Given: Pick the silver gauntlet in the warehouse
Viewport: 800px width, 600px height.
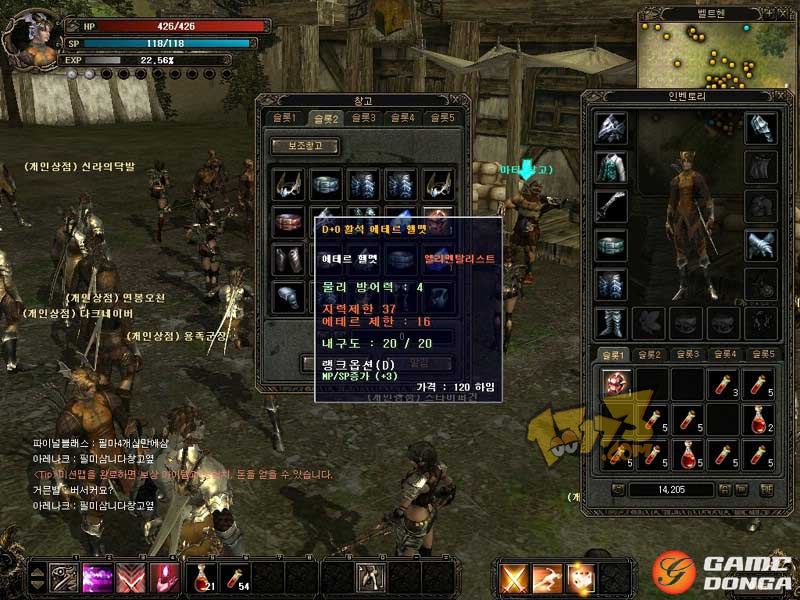Looking at the screenshot, I should pos(290,297).
